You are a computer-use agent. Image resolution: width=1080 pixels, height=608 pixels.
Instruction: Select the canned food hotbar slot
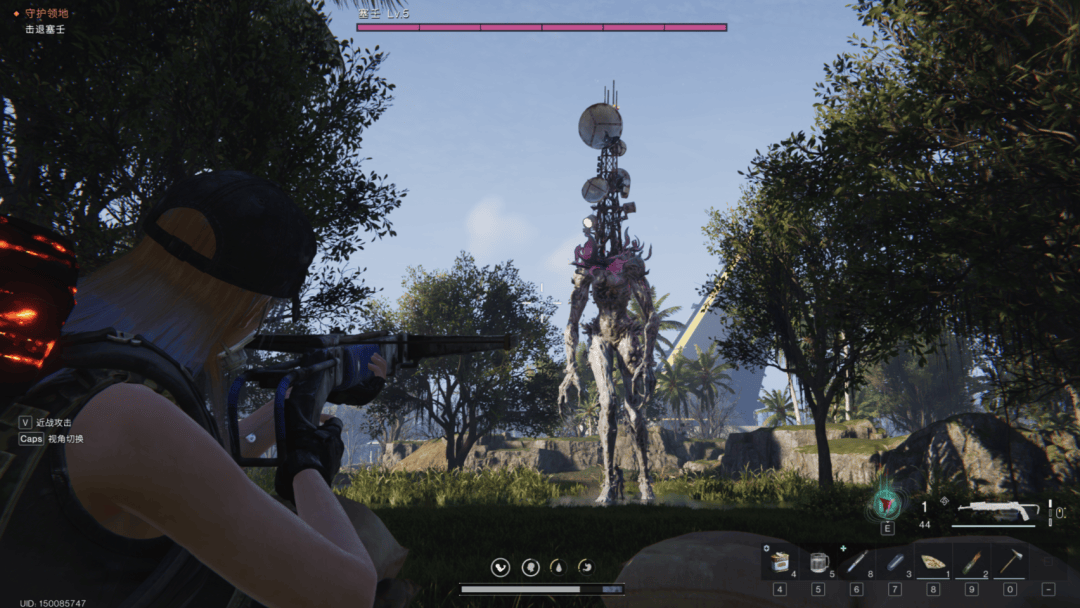[780, 563]
